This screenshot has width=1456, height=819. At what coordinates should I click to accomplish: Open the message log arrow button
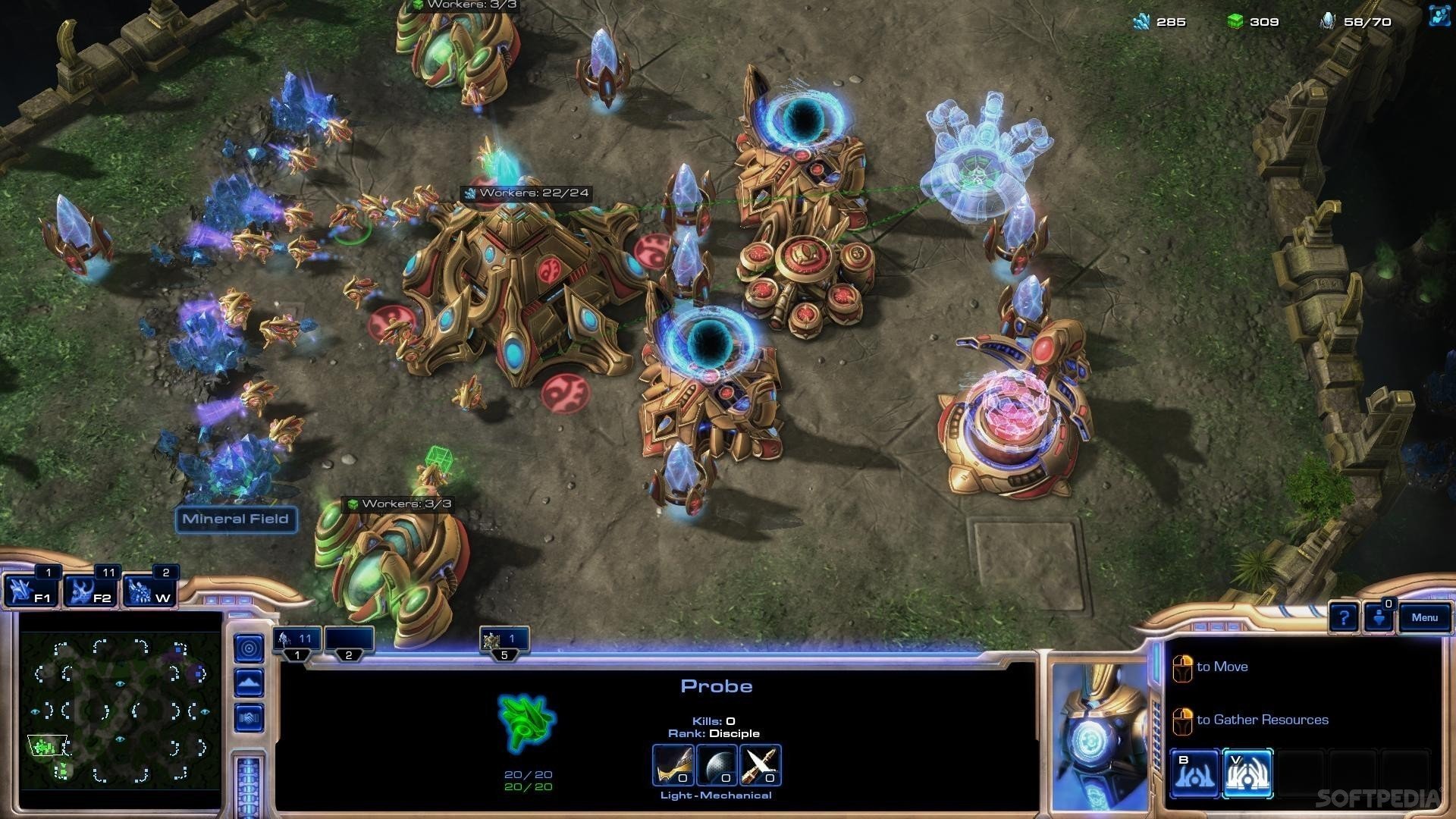tap(1379, 618)
